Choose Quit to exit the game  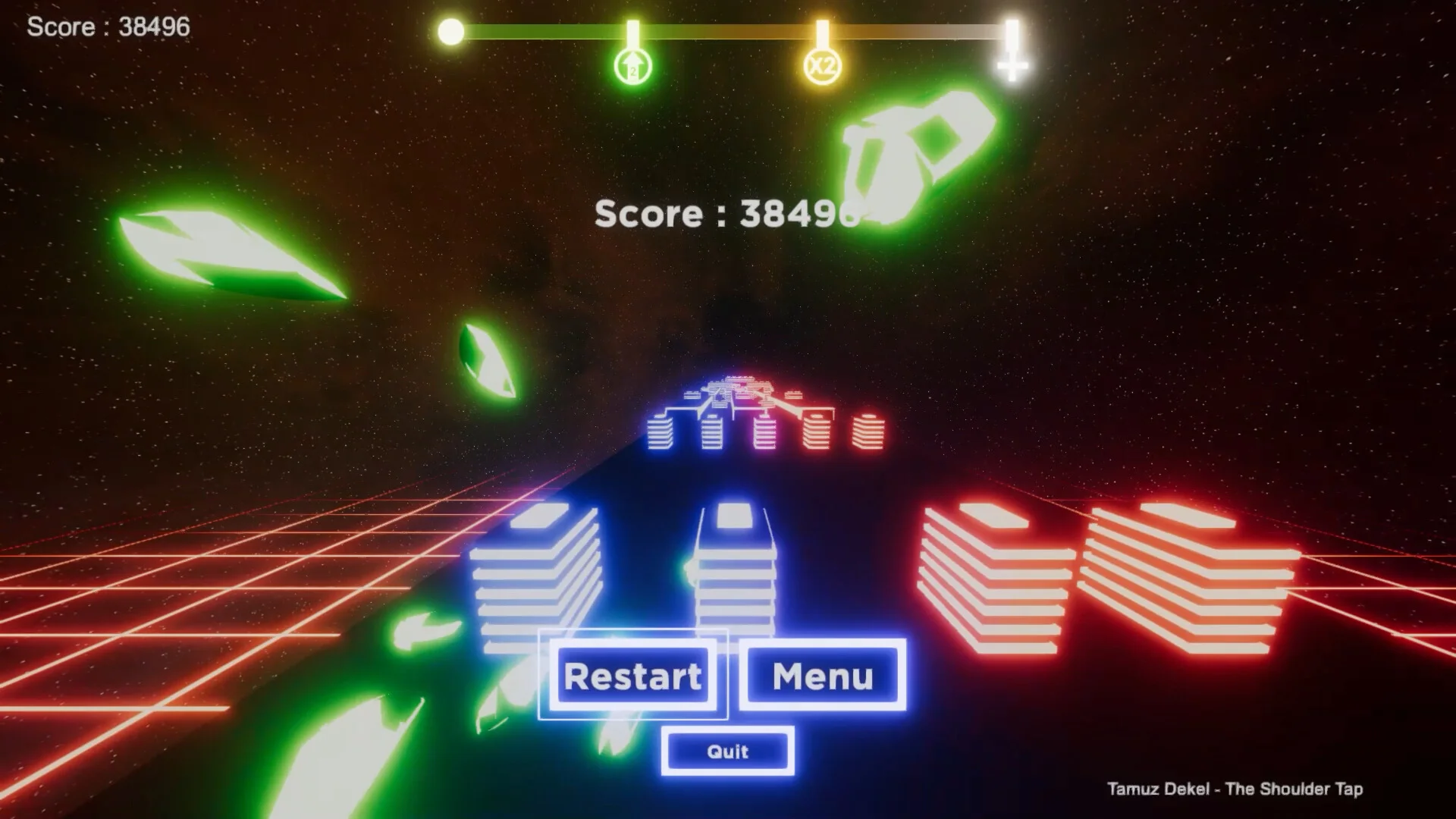pos(728,752)
